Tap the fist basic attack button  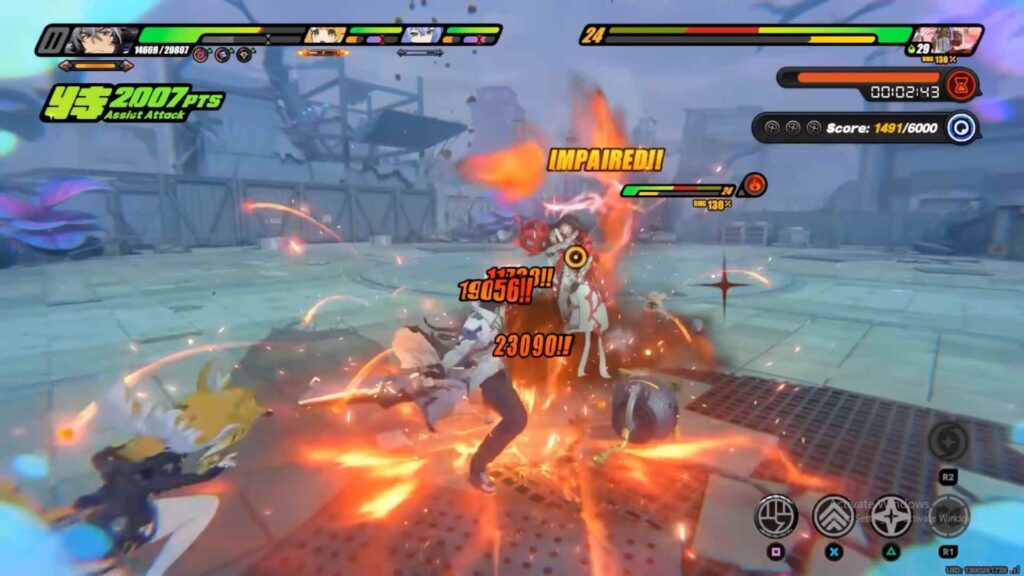(x=776, y=515)
